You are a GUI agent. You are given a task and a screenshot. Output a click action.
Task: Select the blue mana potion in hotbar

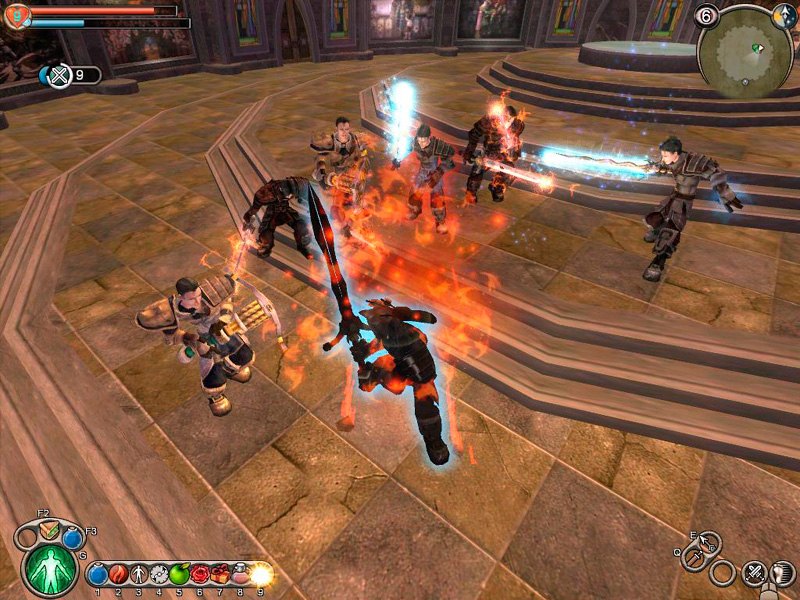98,574
